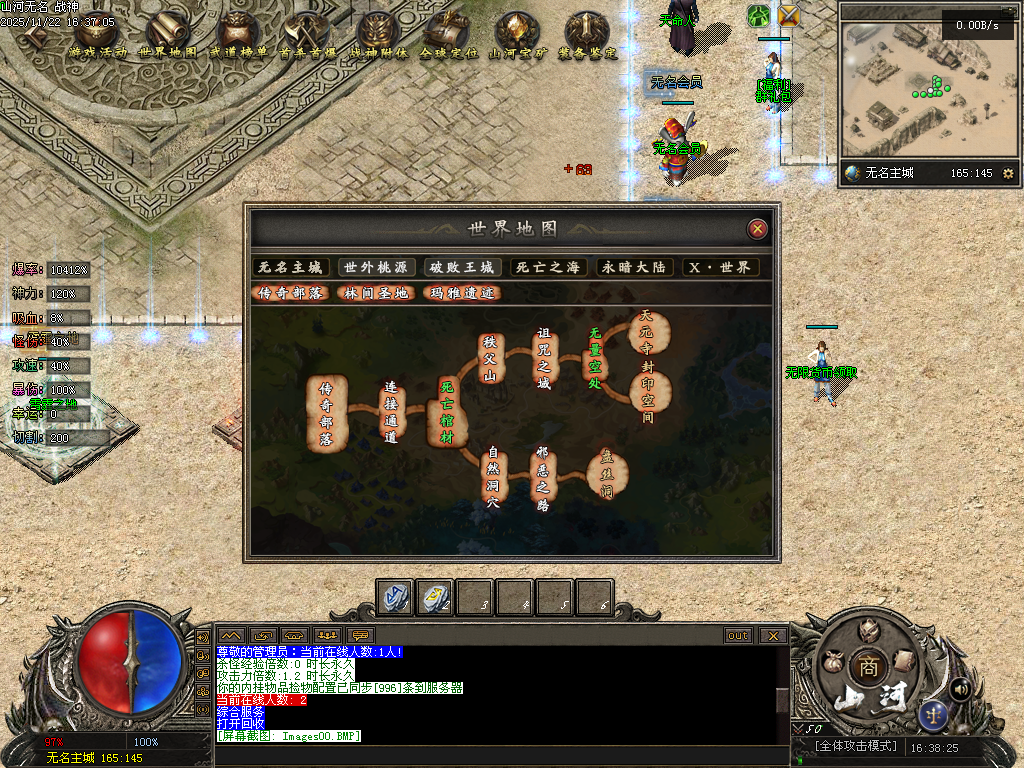Screen dimensions: 1024x768
Task: Select the 破败王城 map tab
Action: [x=461, y=268]
